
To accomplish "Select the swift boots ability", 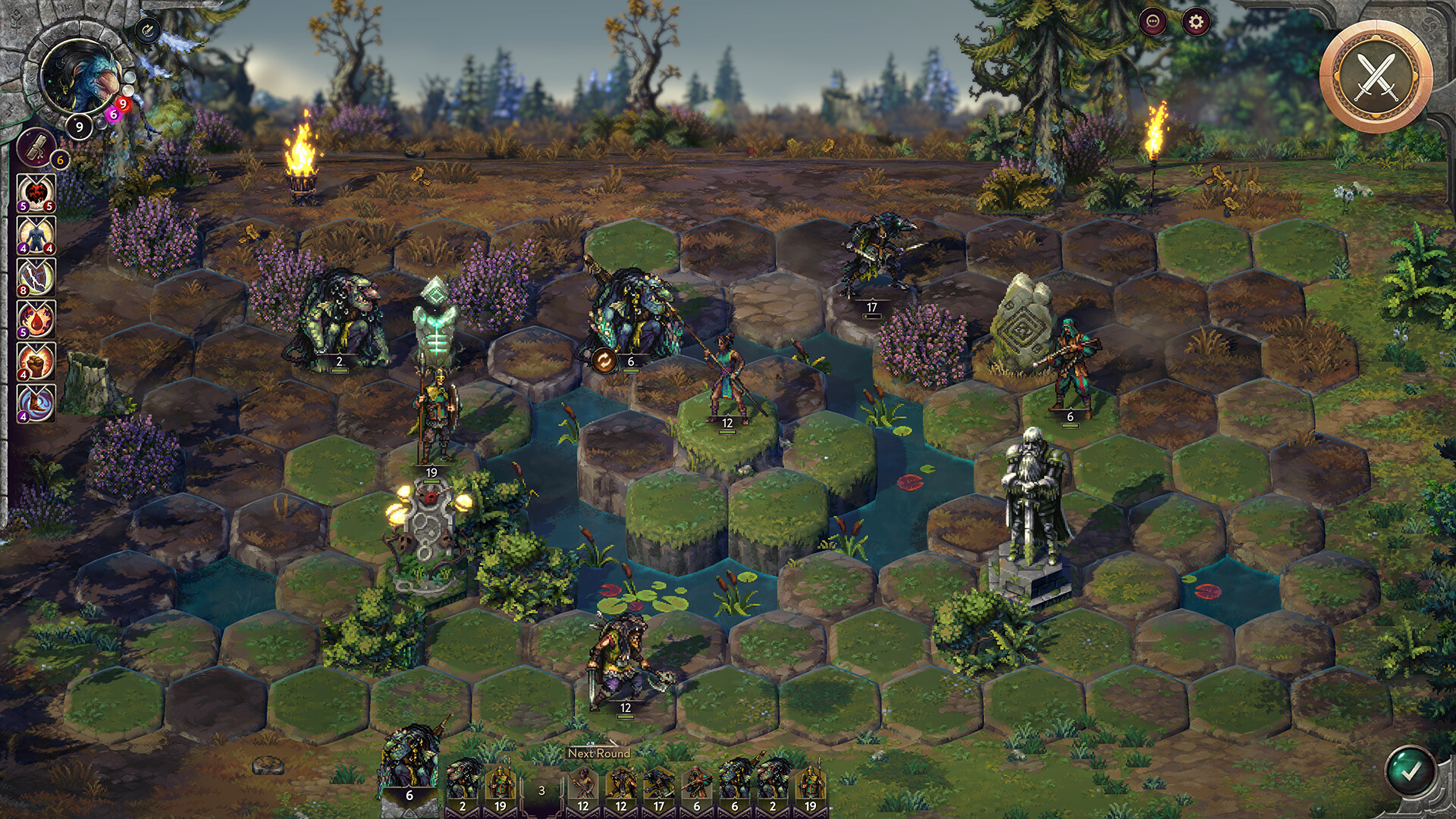I will point(35,403).
